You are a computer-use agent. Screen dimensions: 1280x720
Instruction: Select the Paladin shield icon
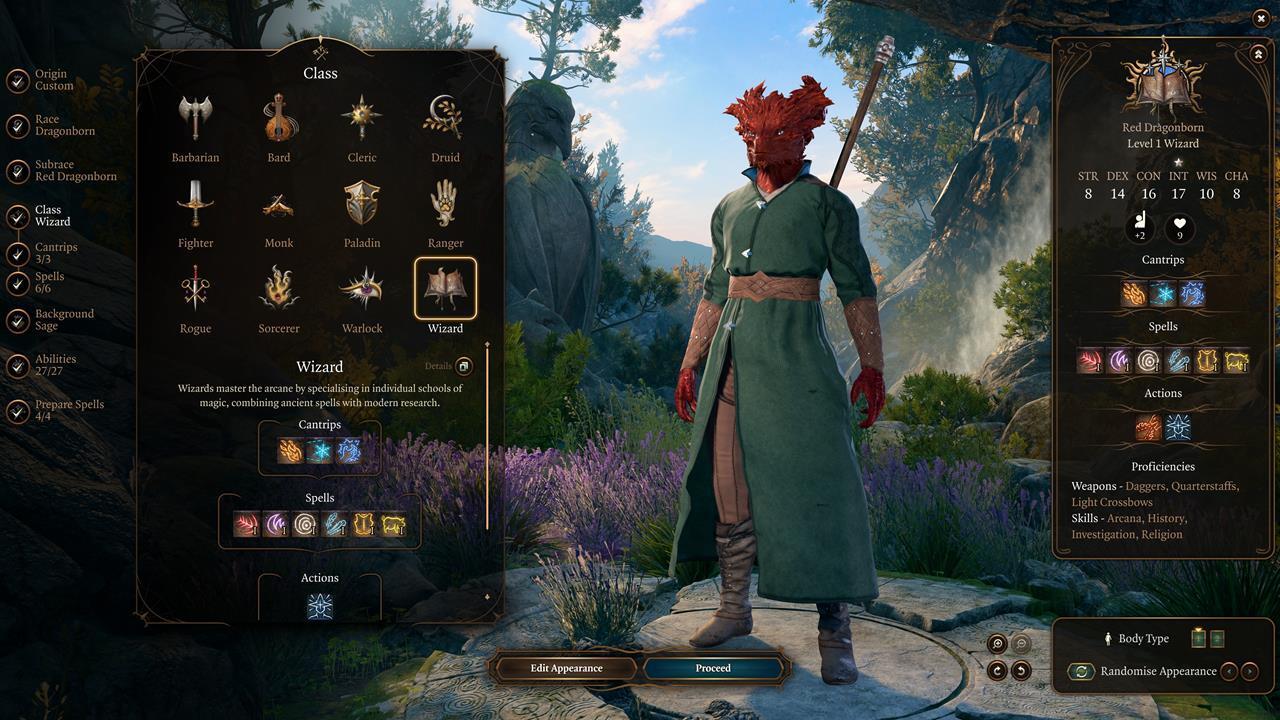[362, 203]
